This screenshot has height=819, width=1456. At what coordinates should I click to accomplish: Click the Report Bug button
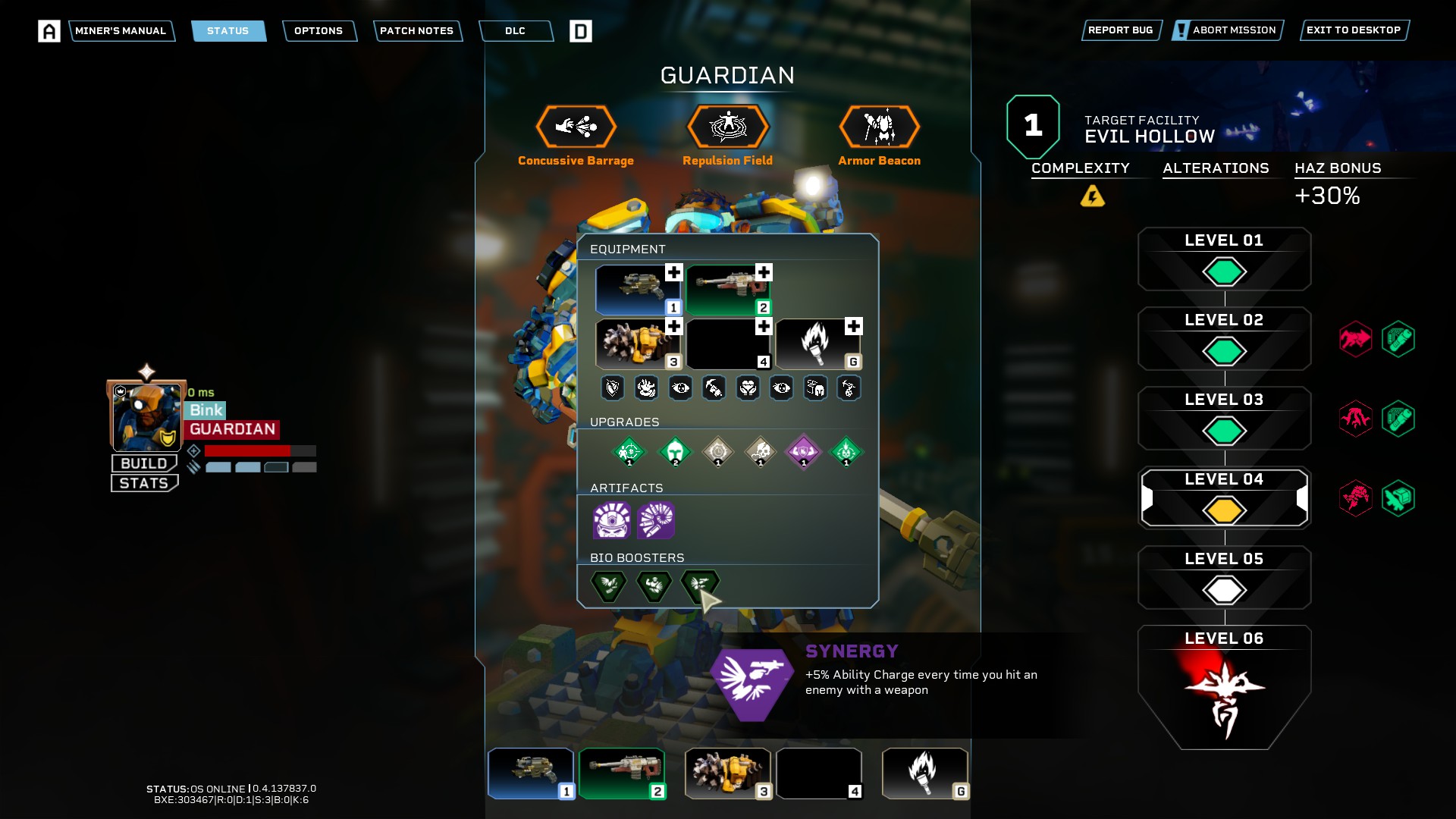pos(1120,30)
